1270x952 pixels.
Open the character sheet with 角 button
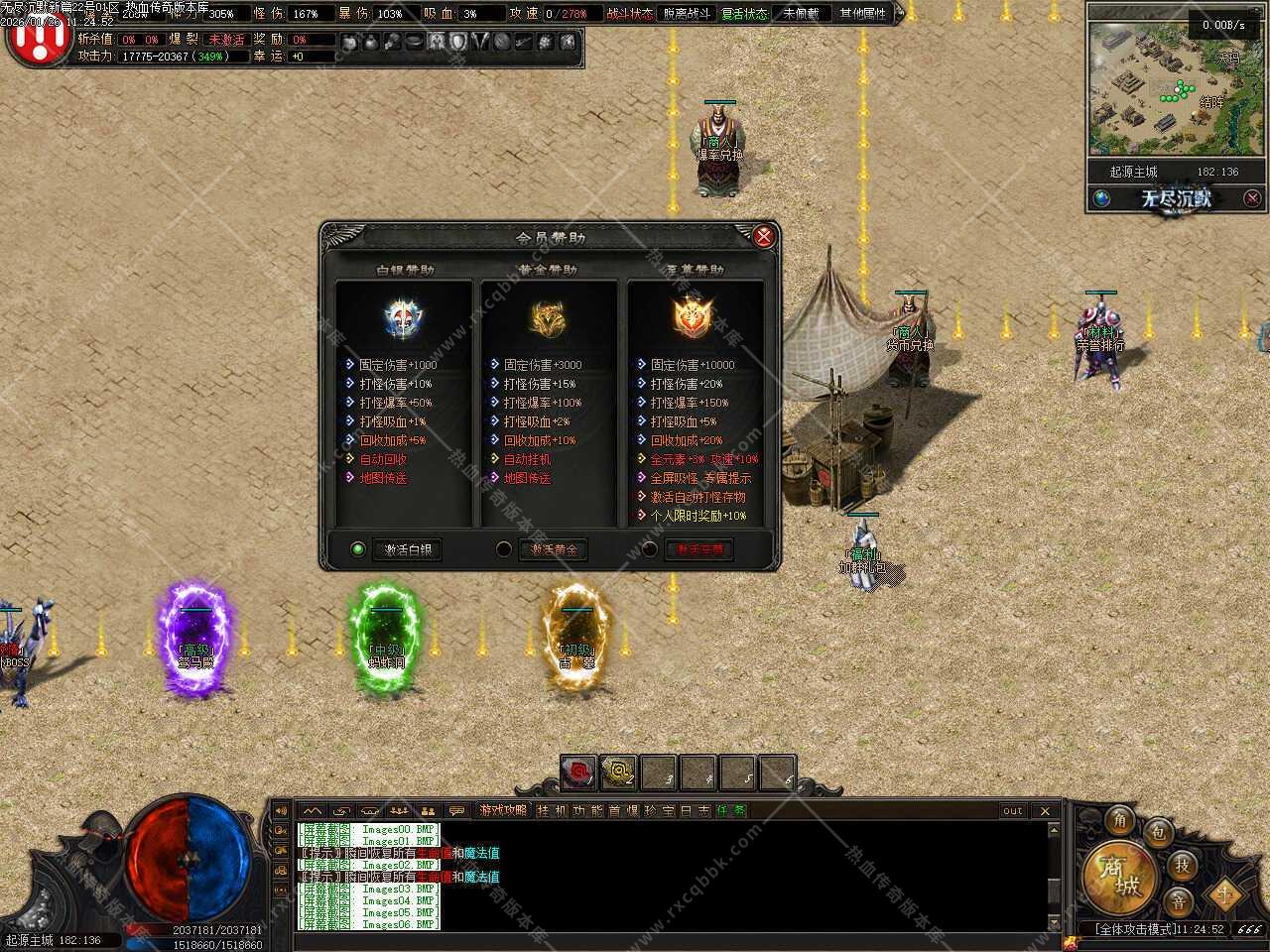pyautogui.click(x=1120, y=820)
